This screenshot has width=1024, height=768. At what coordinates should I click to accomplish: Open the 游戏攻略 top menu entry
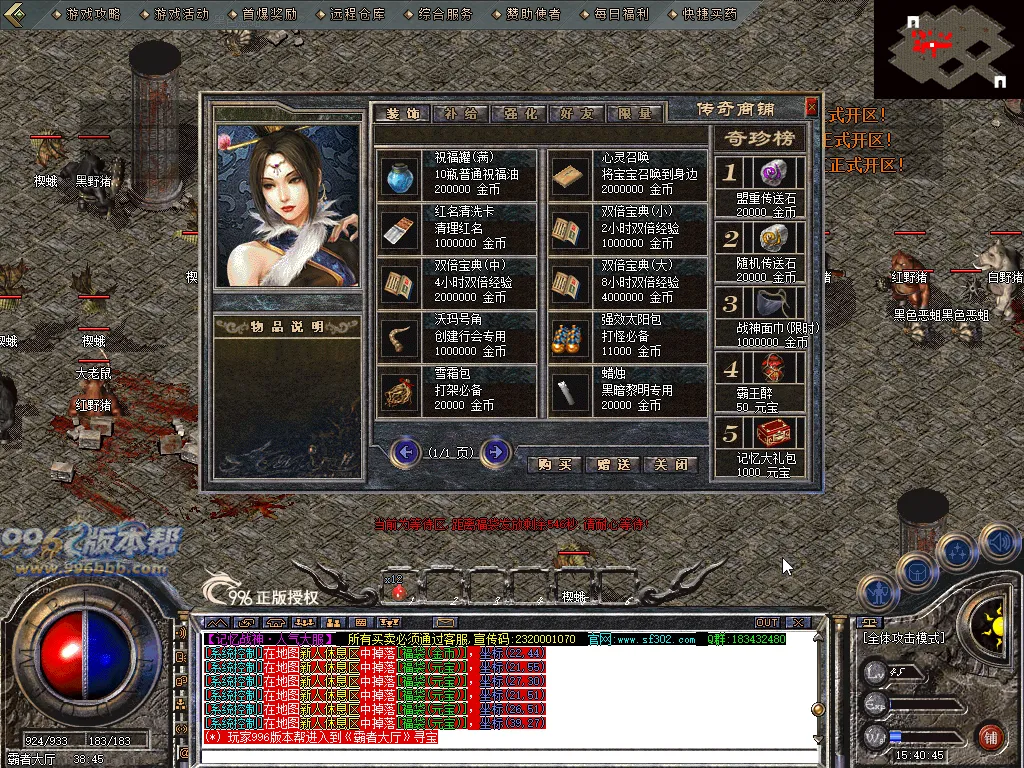point(92,15)
